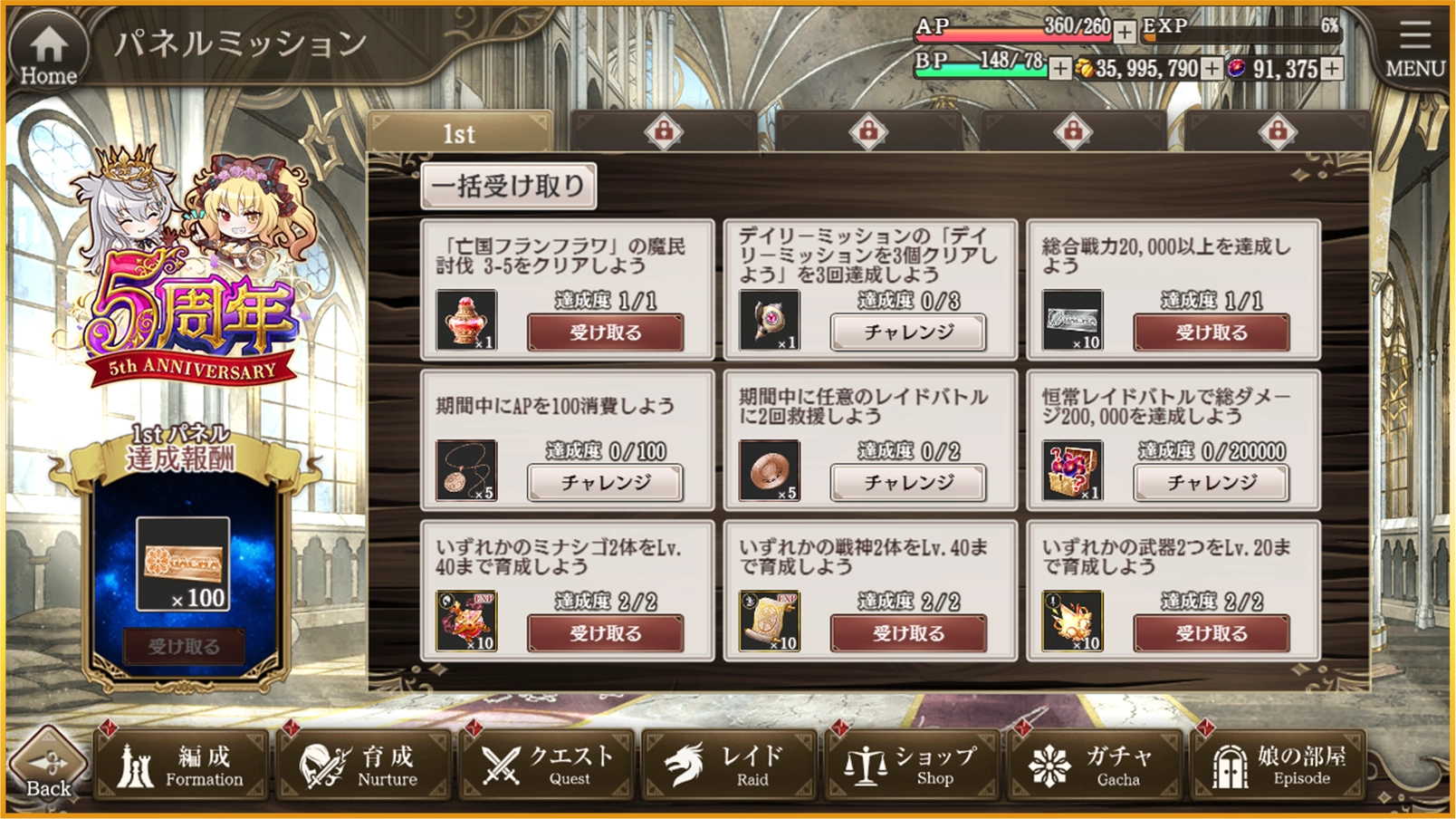Click the first locked panel tab
Viewport: 1456px width, 819px height.
[666, 130]
